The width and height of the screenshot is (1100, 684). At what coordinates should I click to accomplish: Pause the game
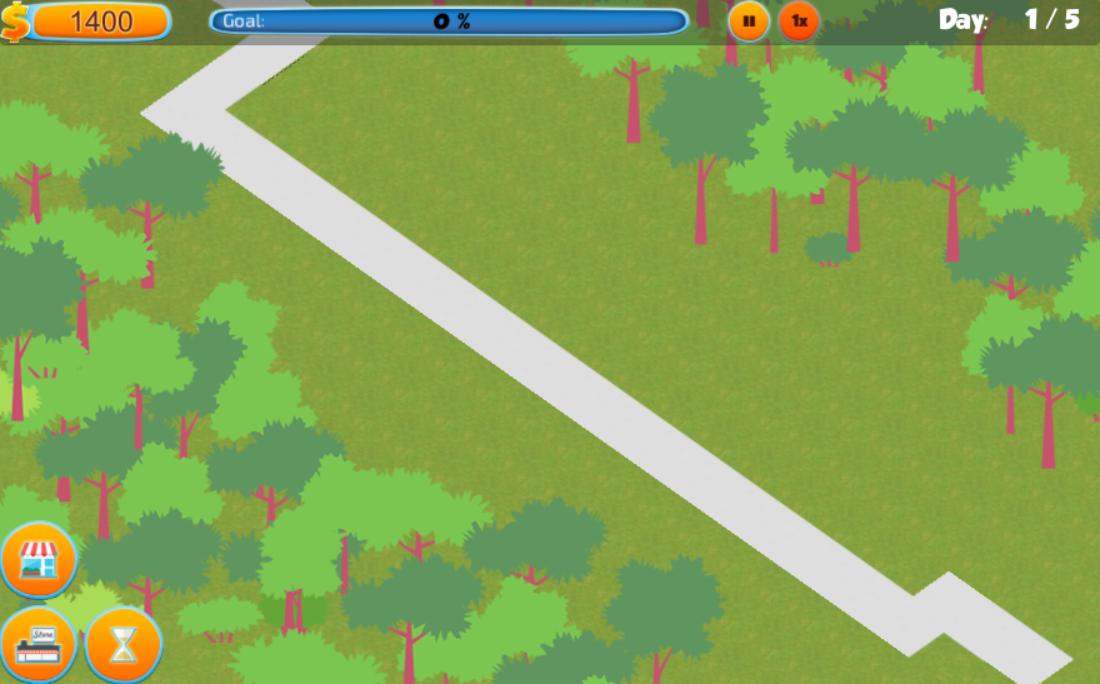point(749,21)
